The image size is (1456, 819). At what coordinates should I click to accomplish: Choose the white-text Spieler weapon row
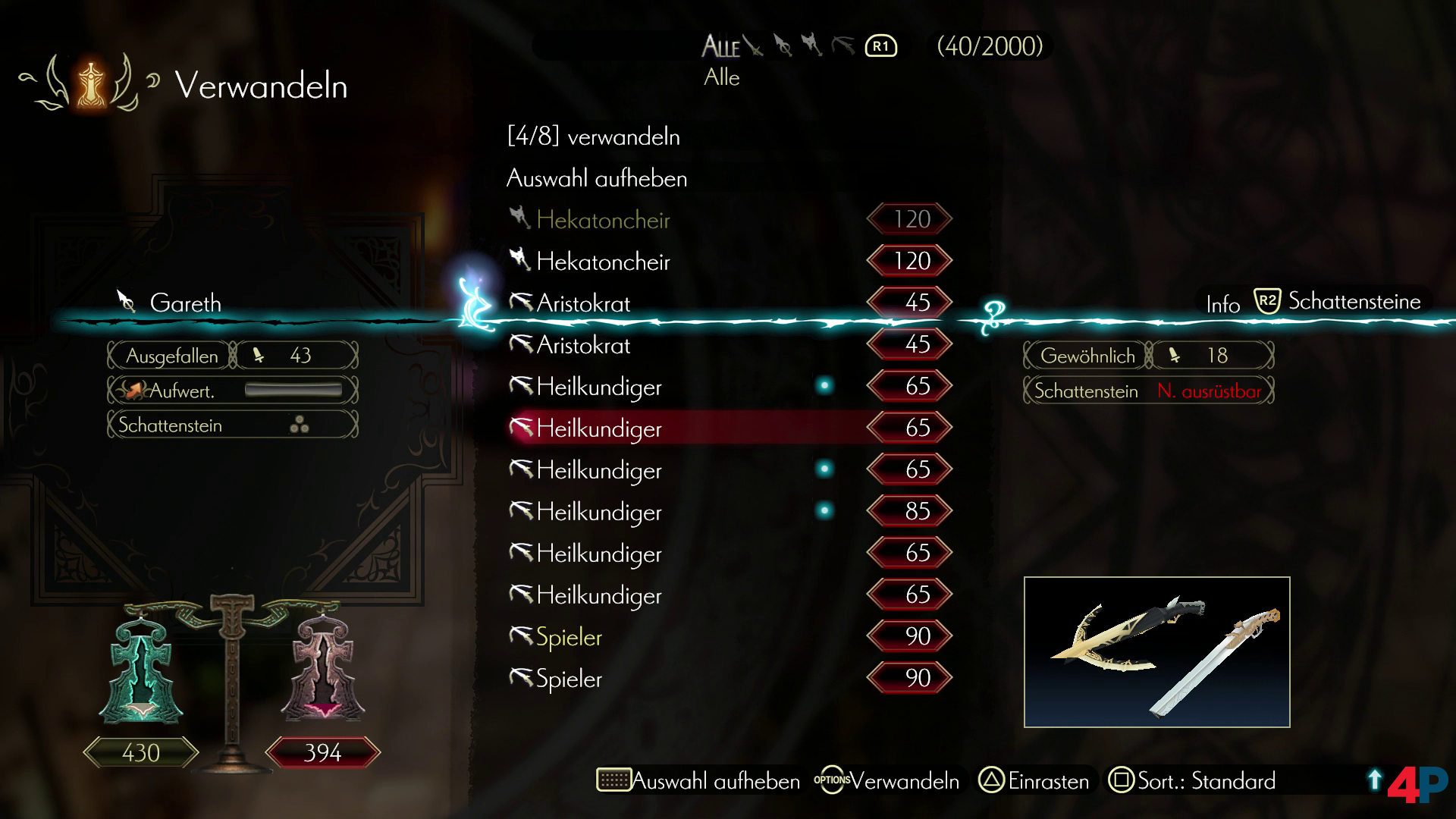click(569, 679)
